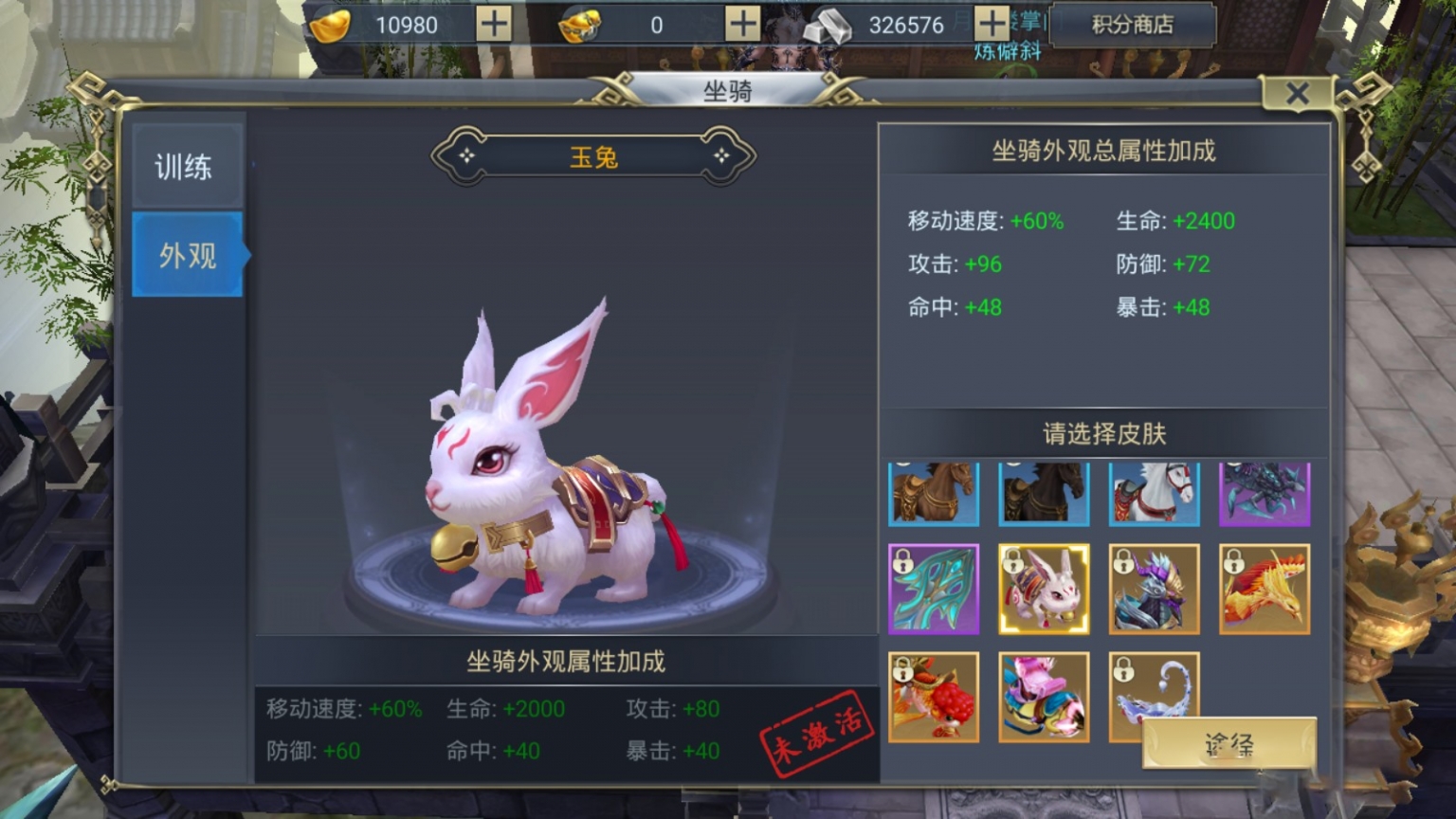The width and height of the screenshot is (1456, 819).
Task: Select the purple-horned dragon mount skin
Action: tap(1155, 590)
